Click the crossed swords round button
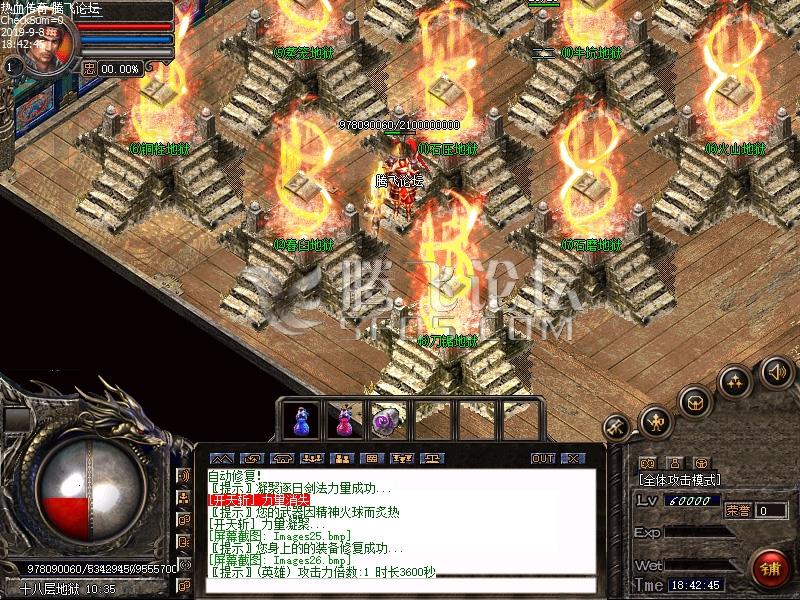800x600 pixels. (617, 428)
